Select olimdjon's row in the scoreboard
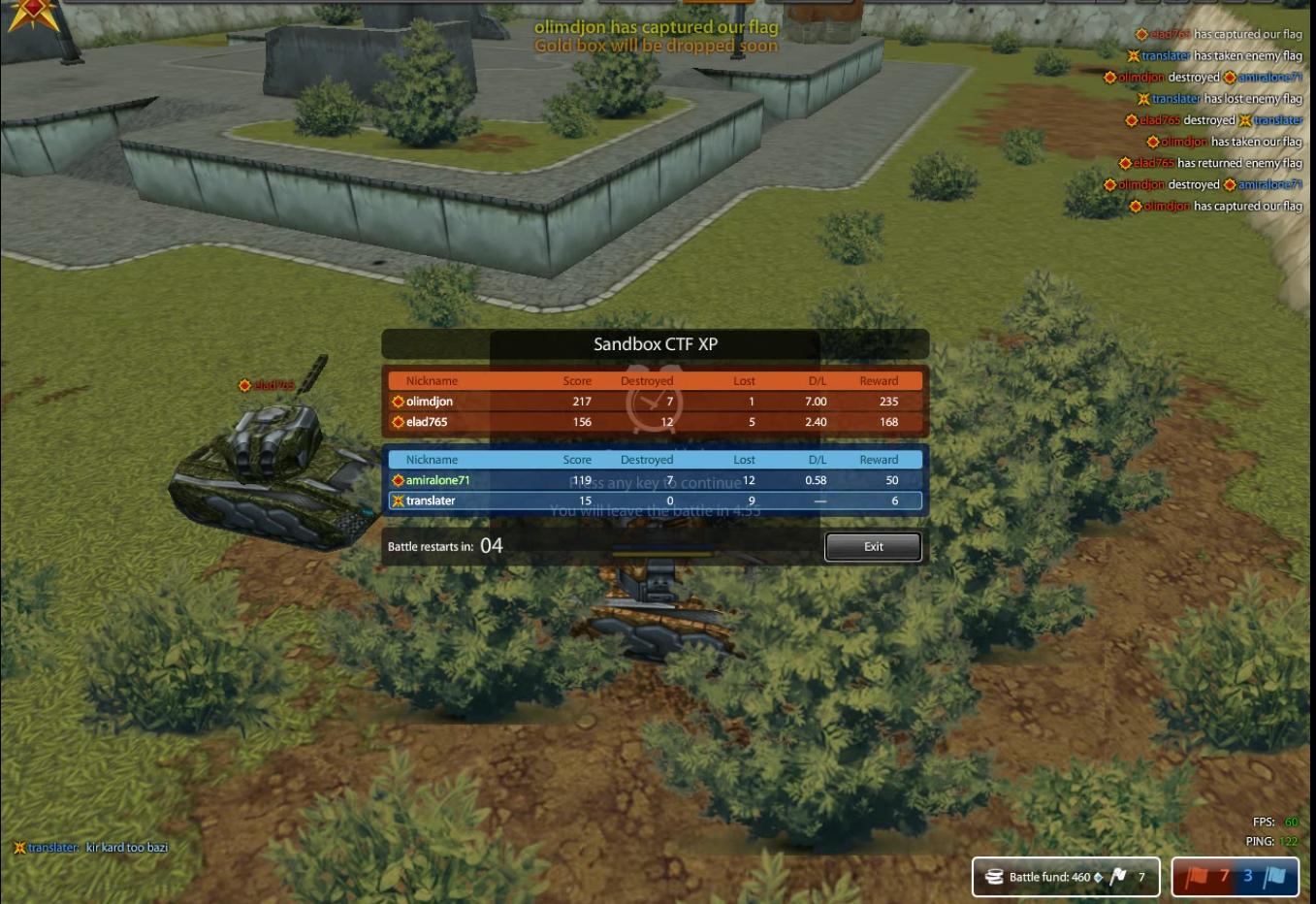 click(x=655, y=402)
